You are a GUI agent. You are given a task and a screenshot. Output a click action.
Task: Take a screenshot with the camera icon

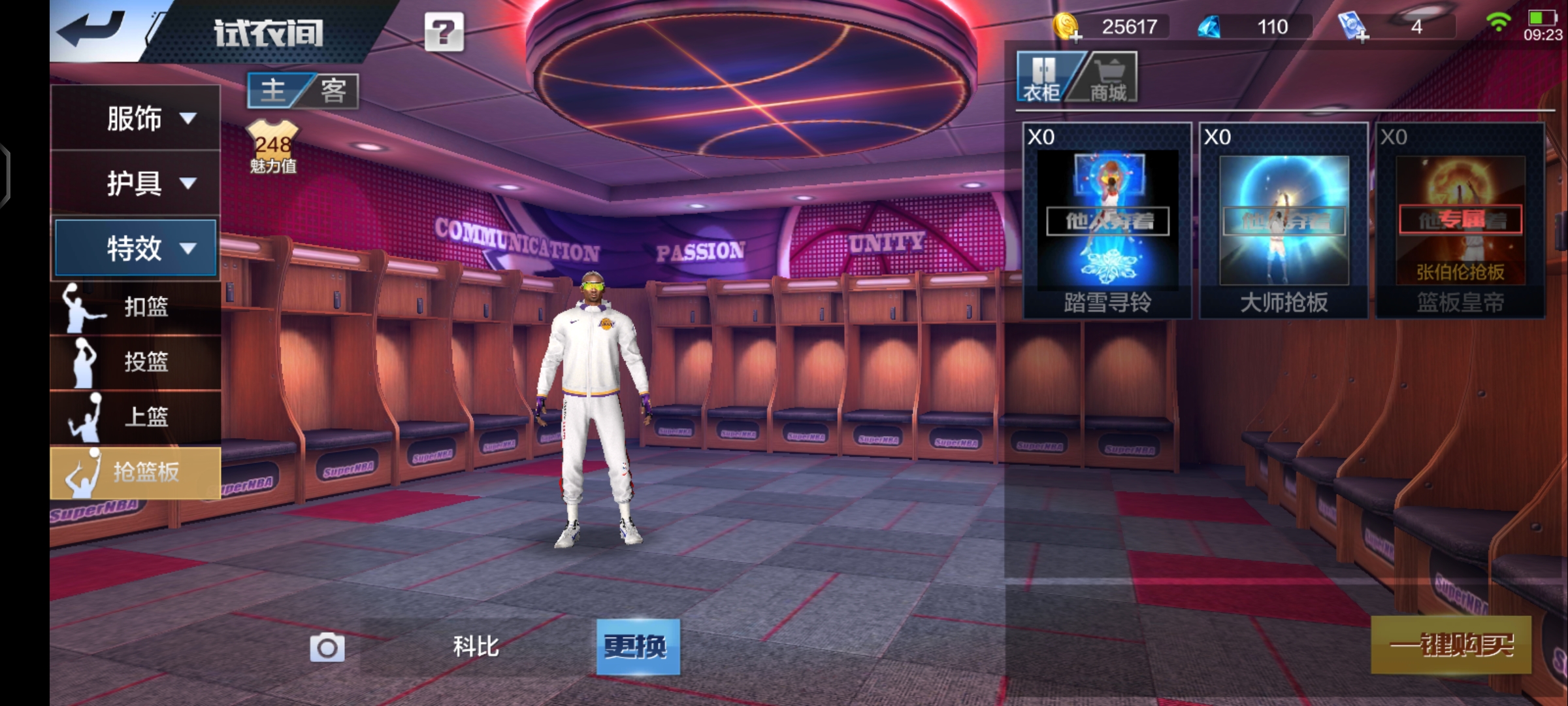(327, 648)
